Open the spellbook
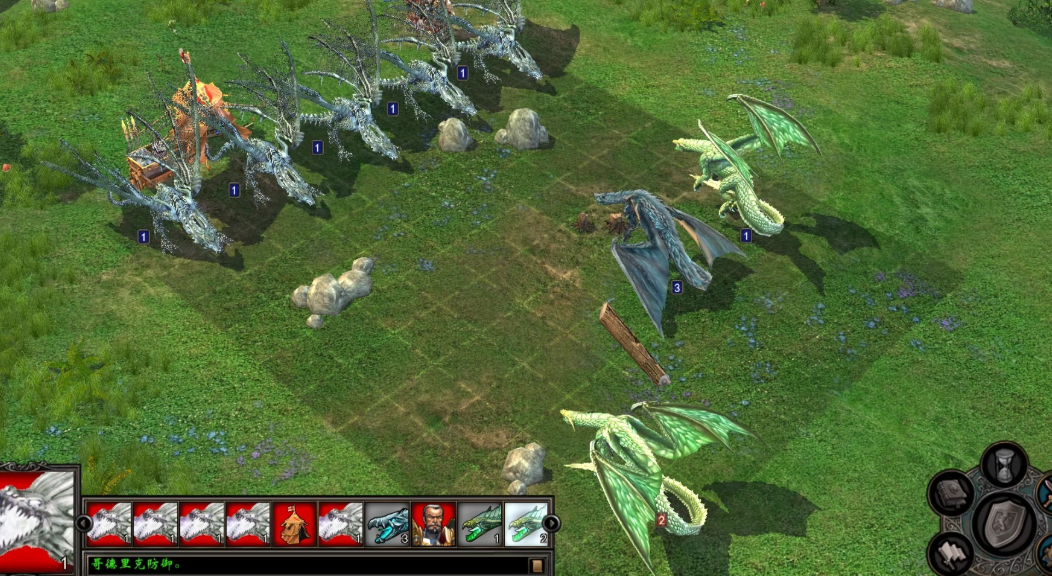The image size is (1052, 576). click(x=951, y=493)
